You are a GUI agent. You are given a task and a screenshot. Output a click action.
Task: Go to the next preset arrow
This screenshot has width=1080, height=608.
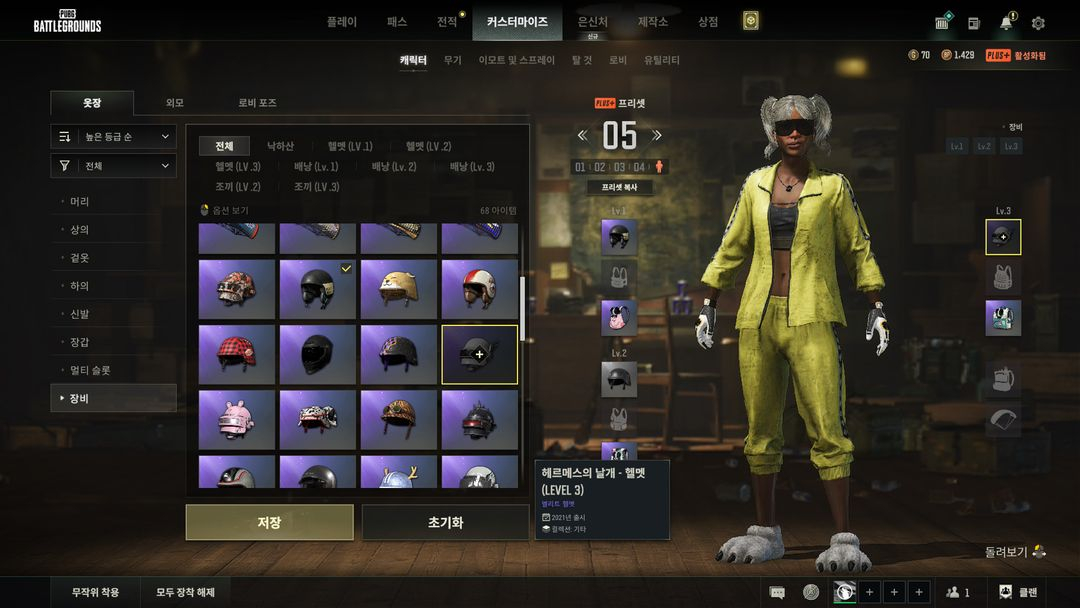click(657, 135)
